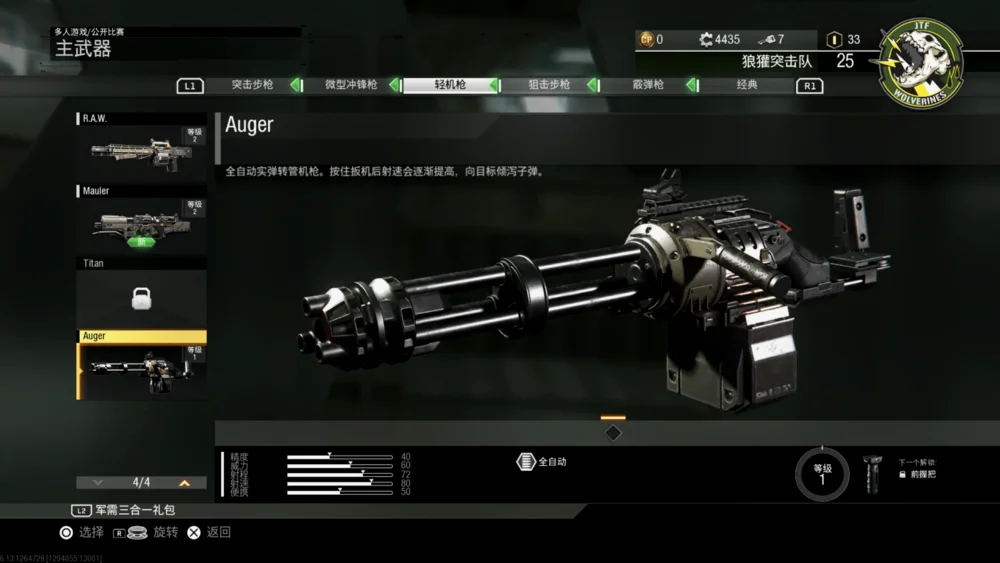Image resolution: width=1000 pixels, height=563 pixels.
Task: Show the 狙击步枪 weapon category
Action: [549, 85]
